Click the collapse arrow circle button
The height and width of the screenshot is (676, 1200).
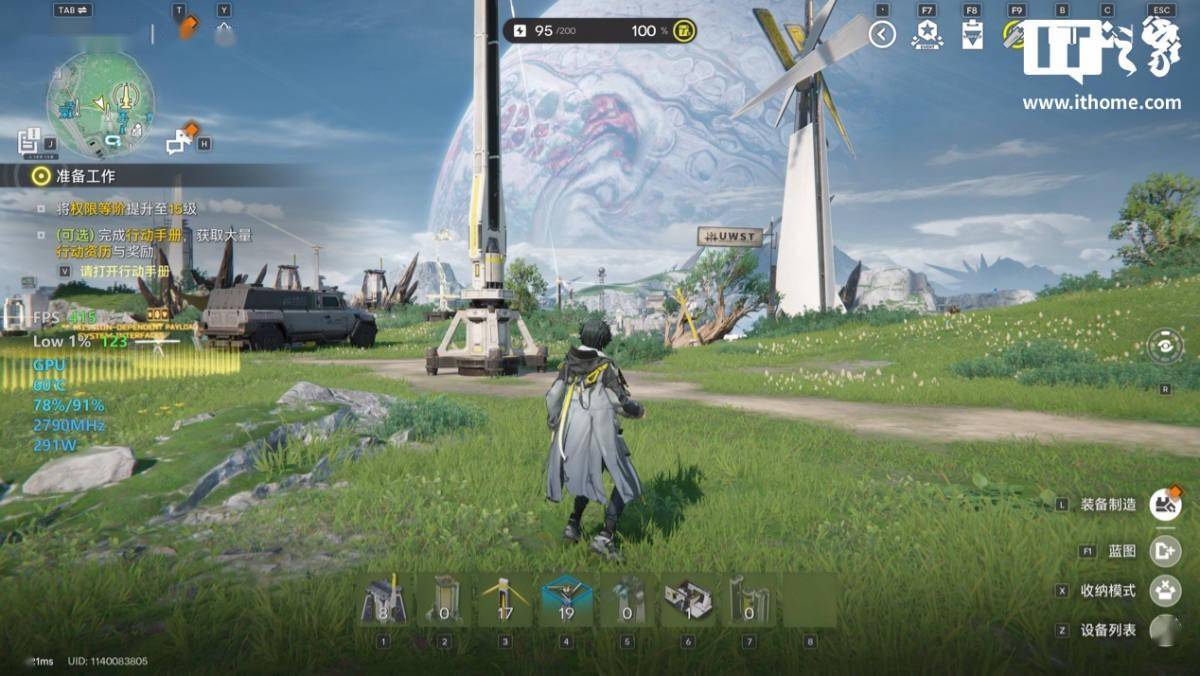coord(882,35)
